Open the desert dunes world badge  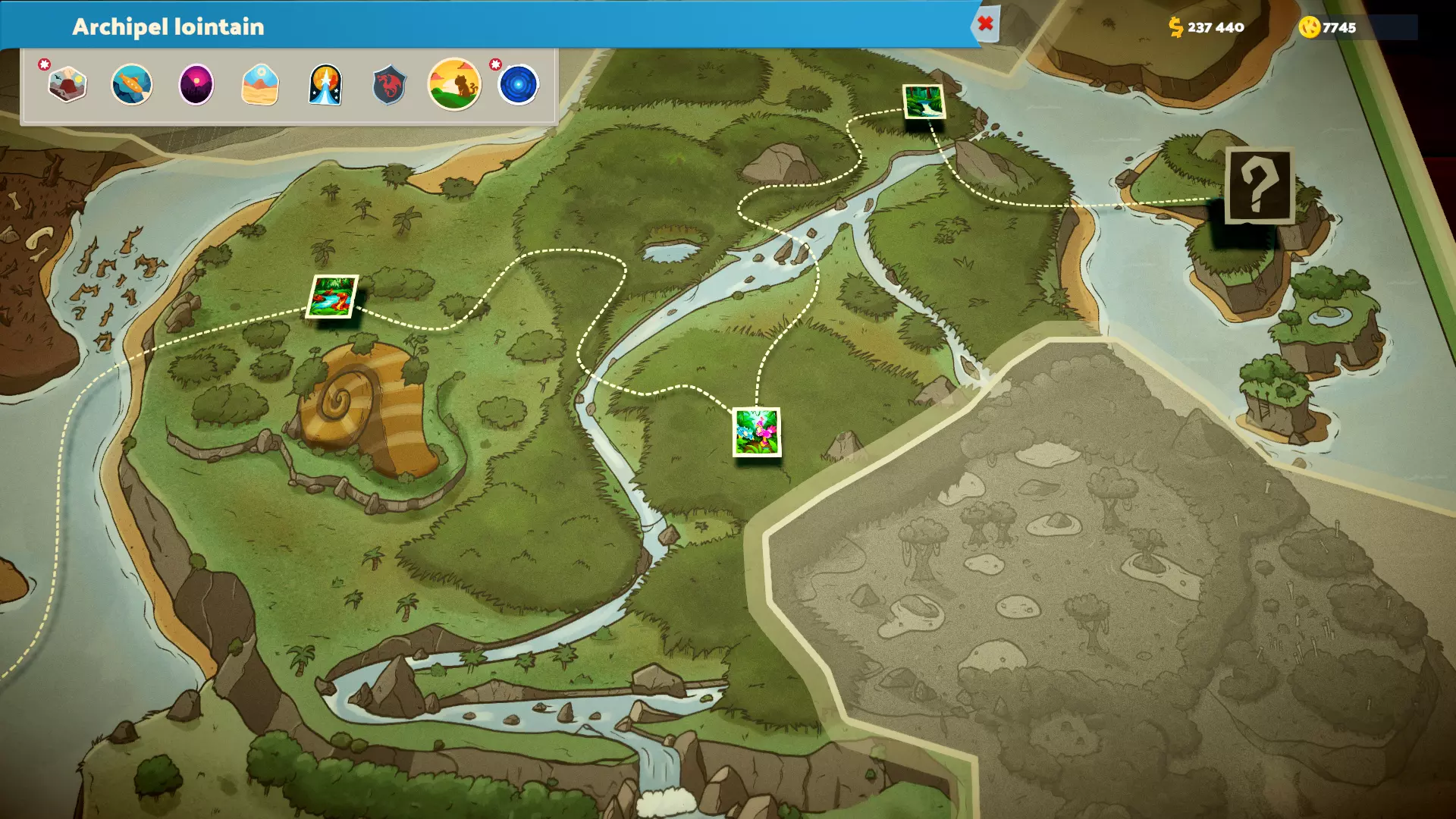tap(260, 84)
